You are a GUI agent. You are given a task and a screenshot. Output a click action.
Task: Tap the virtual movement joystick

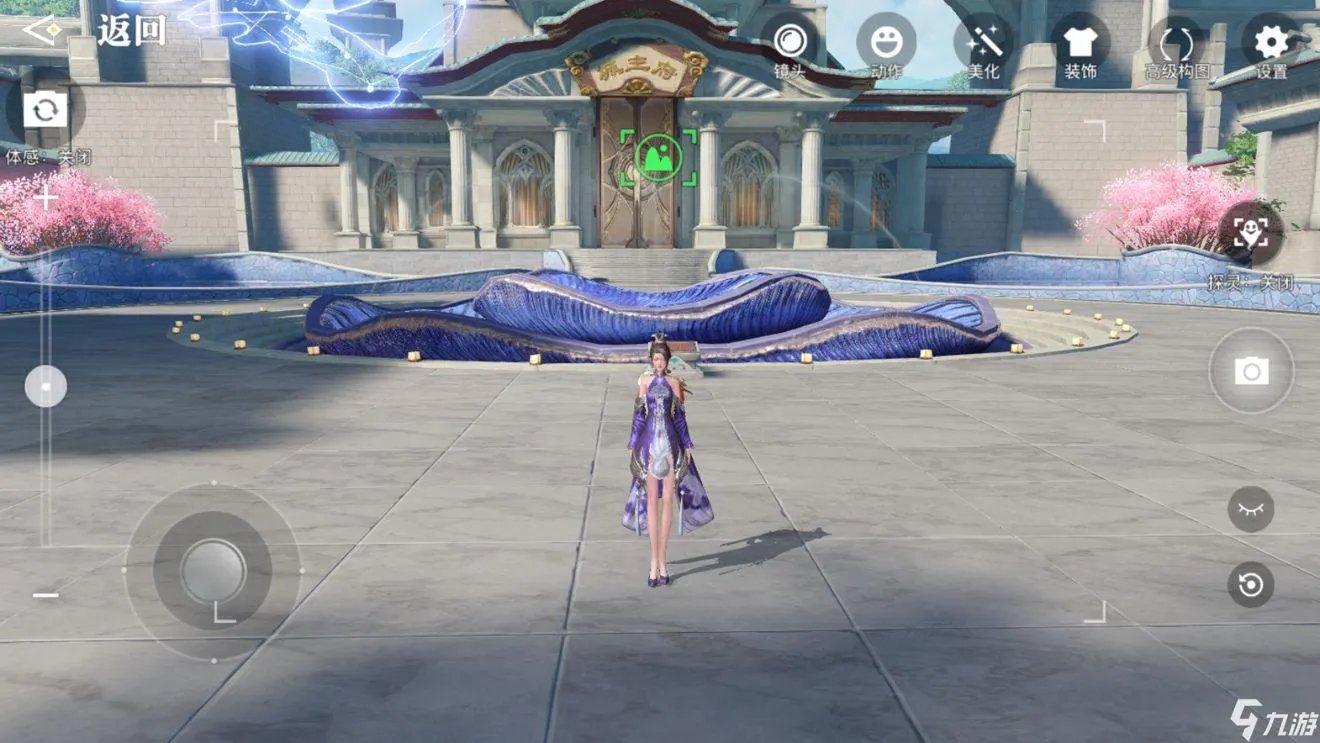tap(213, 572)
